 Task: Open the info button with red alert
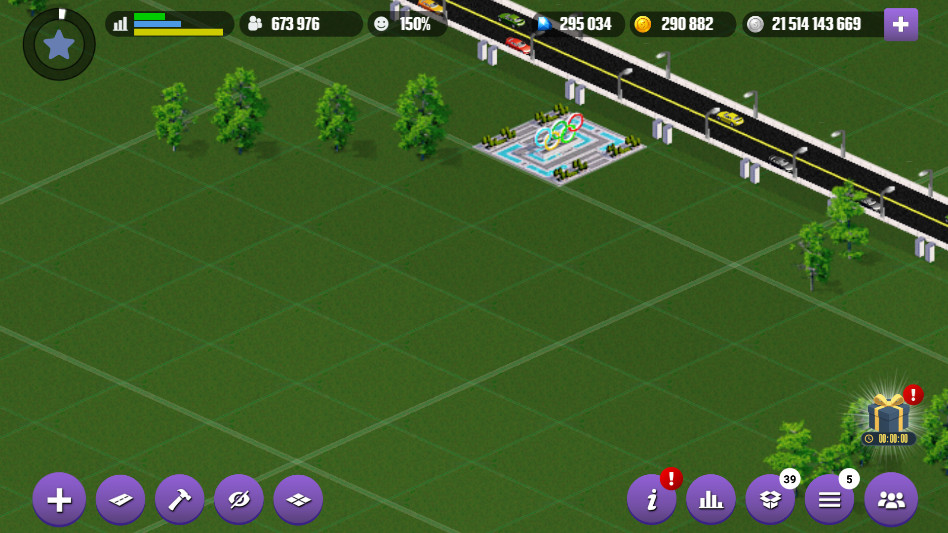coord(652,498)
